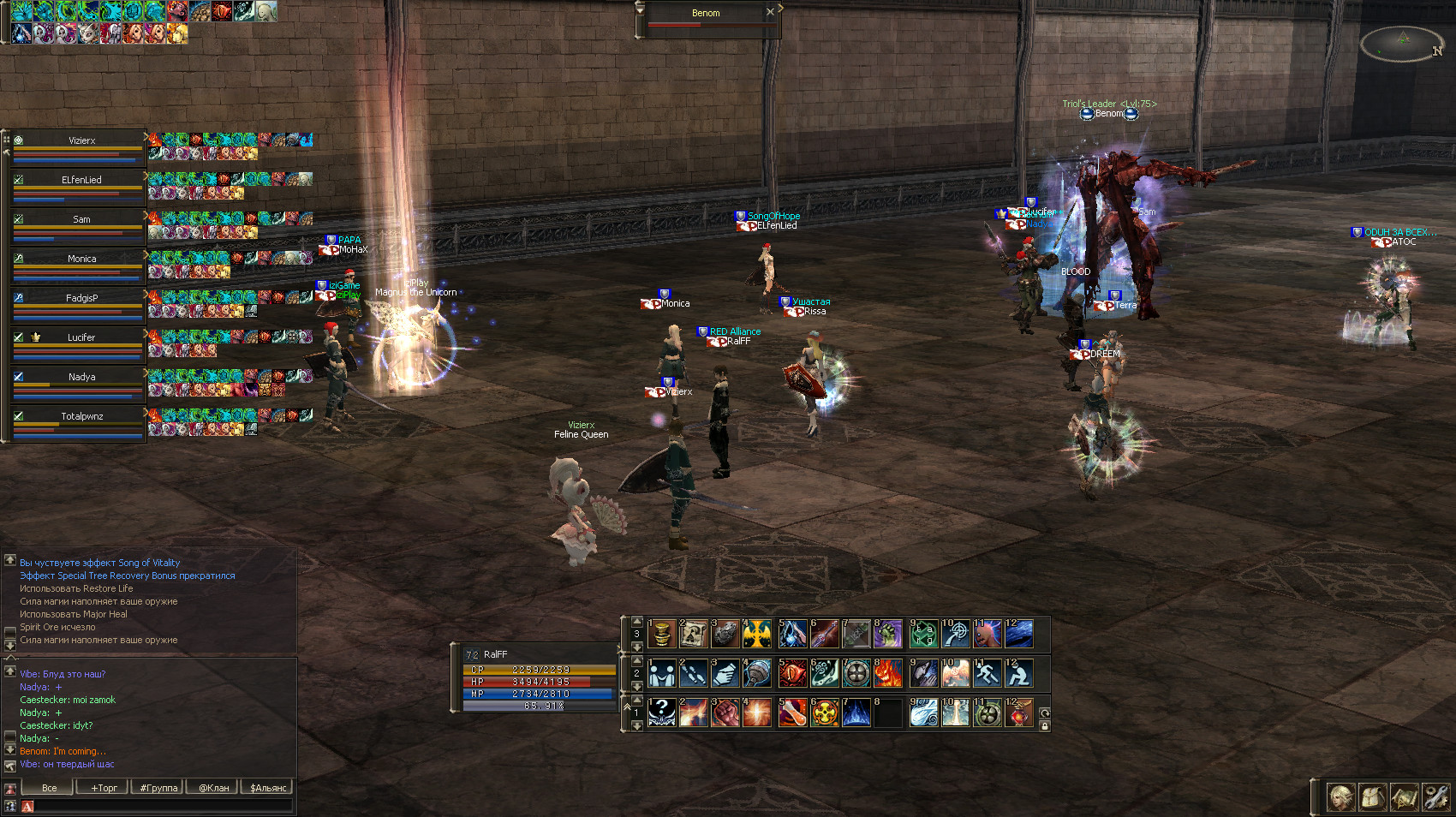This screenshot has width=1456, height=817.
Task: Switch chat to the +Торг tab
Action: (104, 788)
